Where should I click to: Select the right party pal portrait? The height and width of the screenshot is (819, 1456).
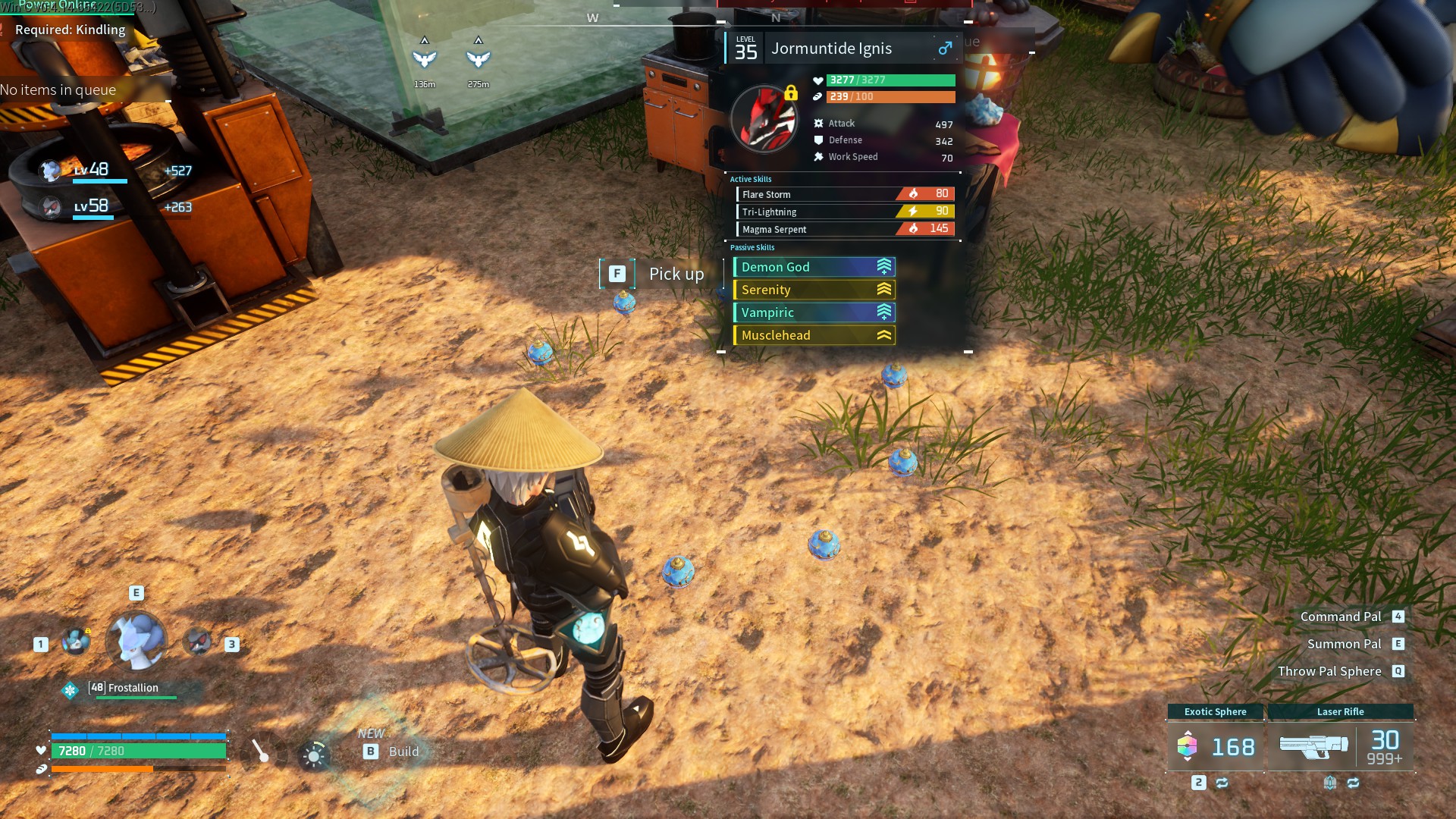[199, 643]
